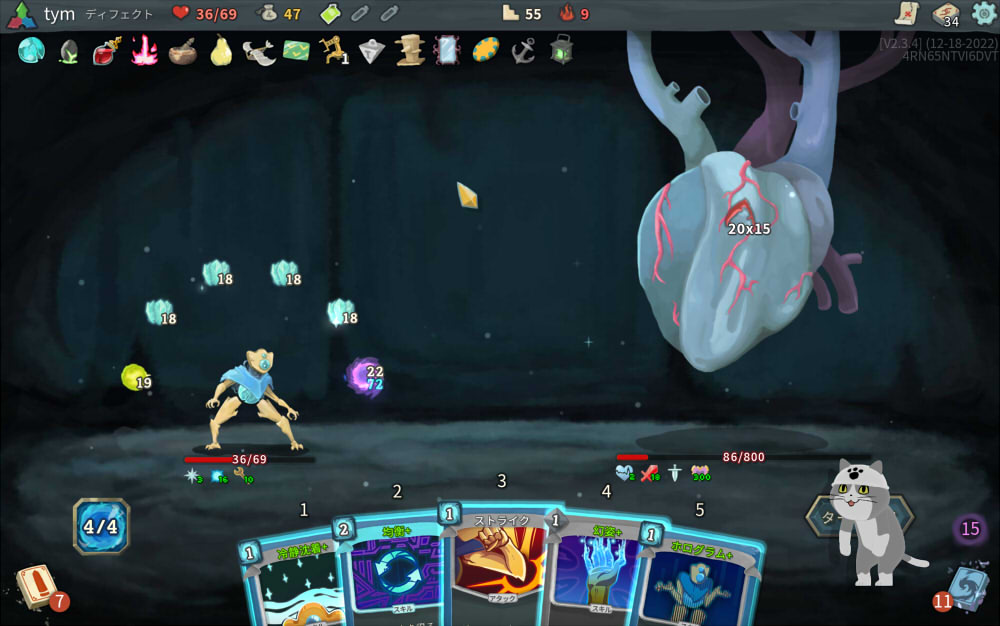Use the green potion in the potion slot
Viewport: 1000px width, 626px height.
[331, 14]
